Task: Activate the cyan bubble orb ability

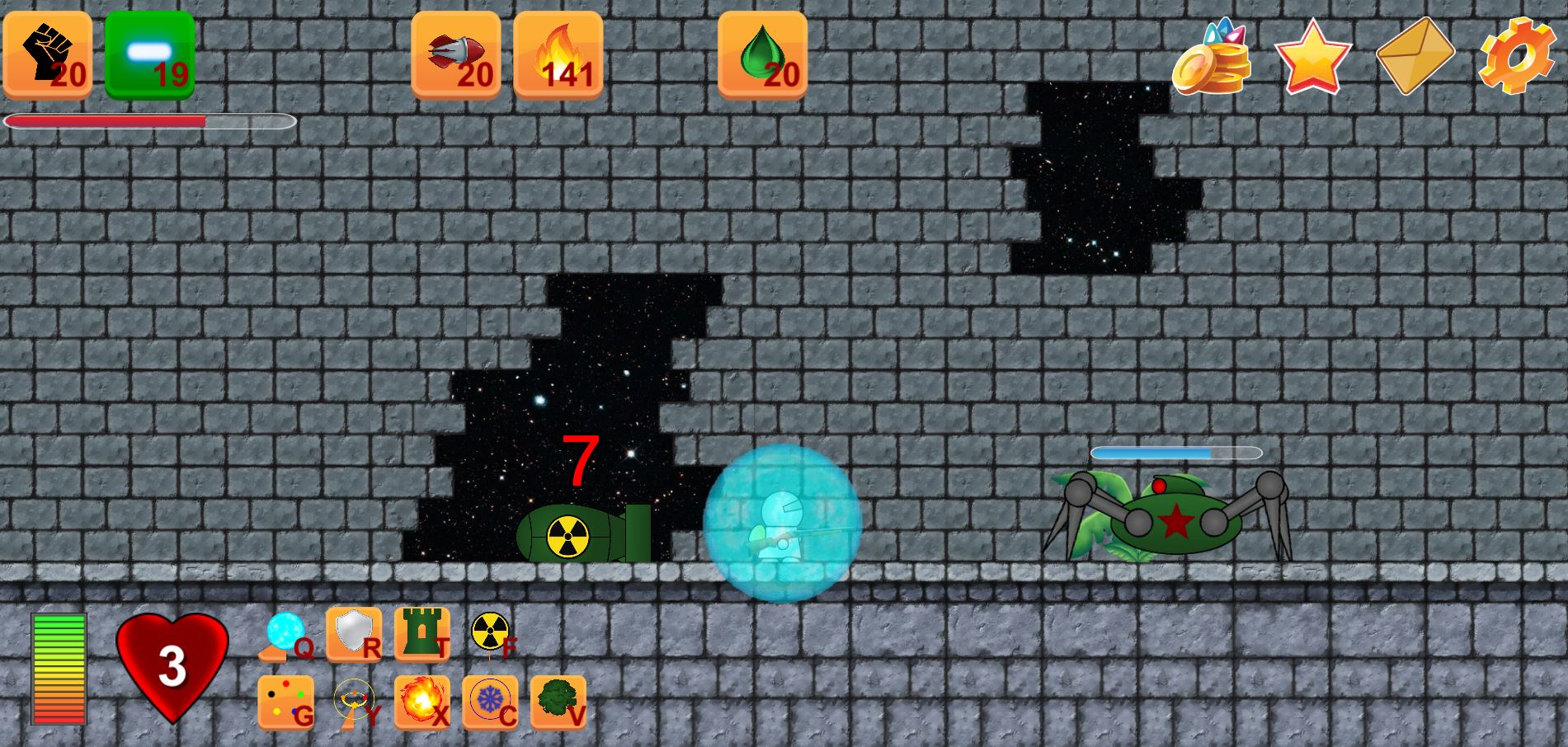Action: 285,635
